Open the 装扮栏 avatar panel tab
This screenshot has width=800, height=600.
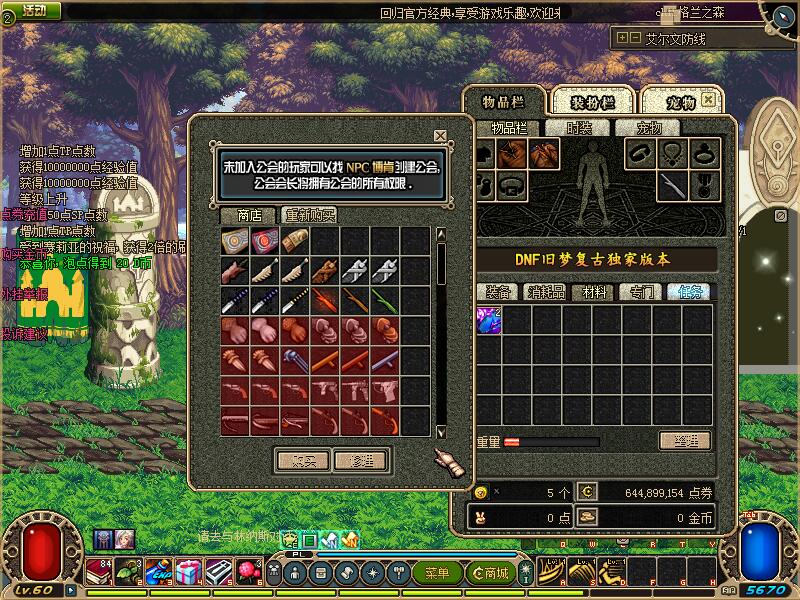(x=592, y=102)
